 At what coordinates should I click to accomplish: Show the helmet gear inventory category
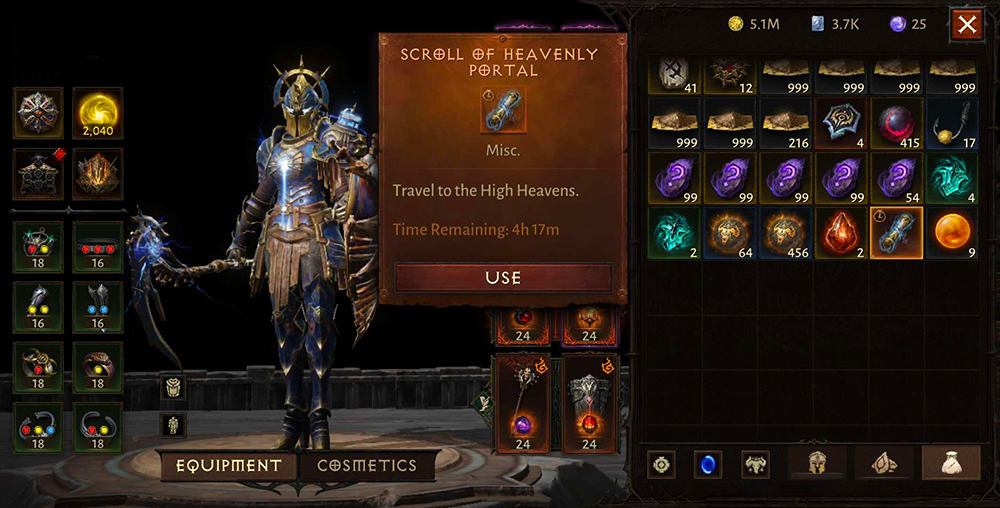pyautogui.click(x=817, y=463)
